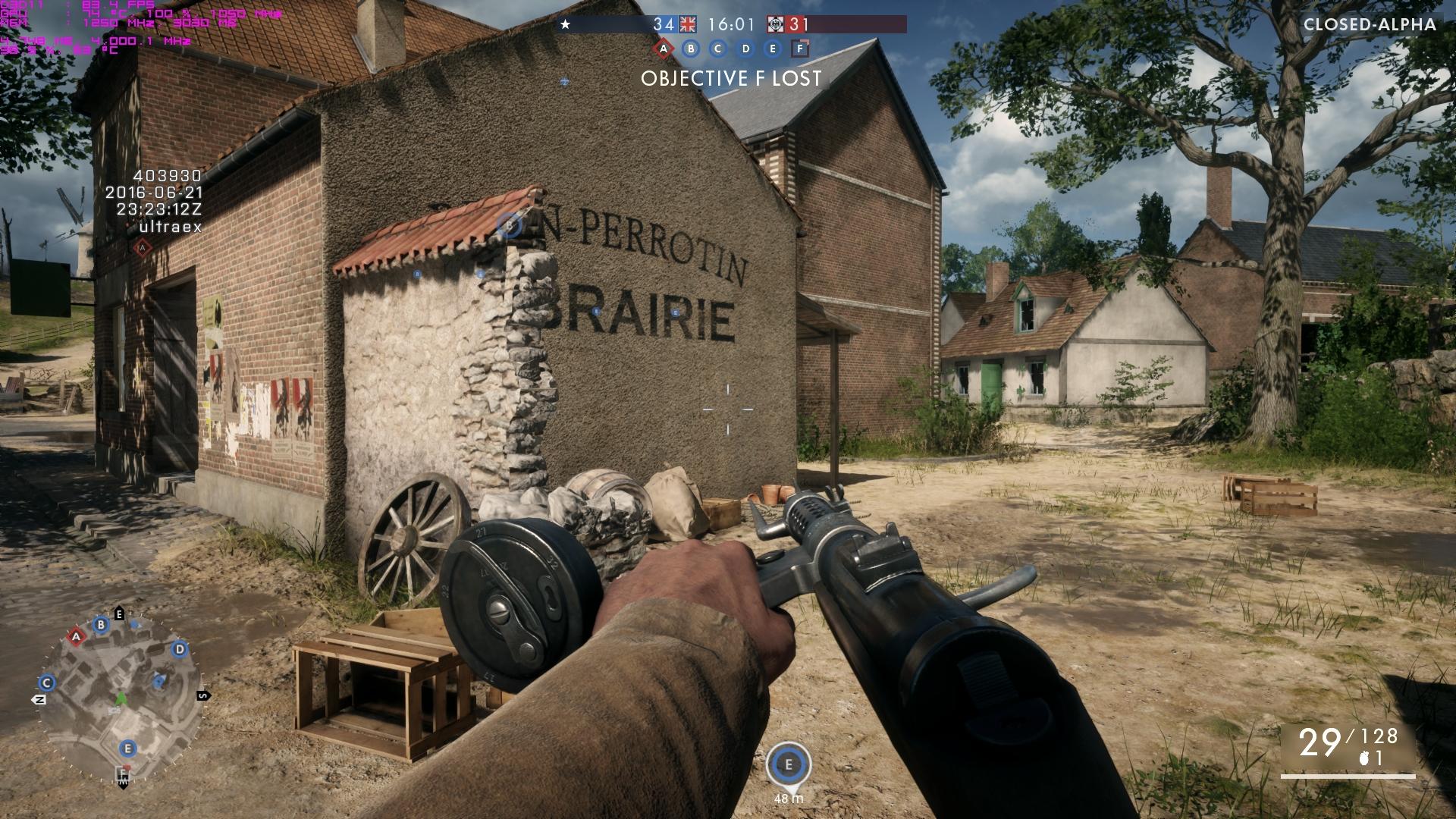Choose objective C marker on minimap
This screenshot has height=819, width=1456.
[x=47, y=683]
